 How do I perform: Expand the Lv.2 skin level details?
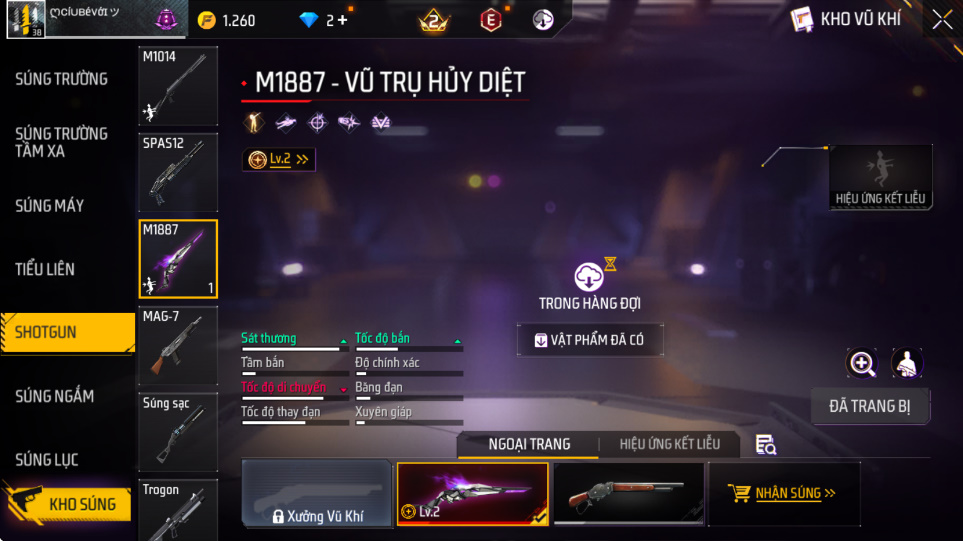pos(279,159)
